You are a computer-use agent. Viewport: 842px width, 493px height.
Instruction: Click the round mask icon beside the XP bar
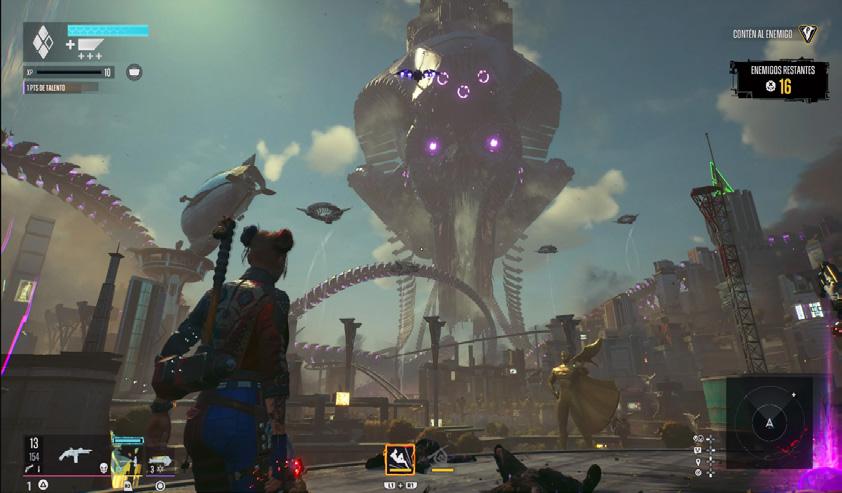134,72
